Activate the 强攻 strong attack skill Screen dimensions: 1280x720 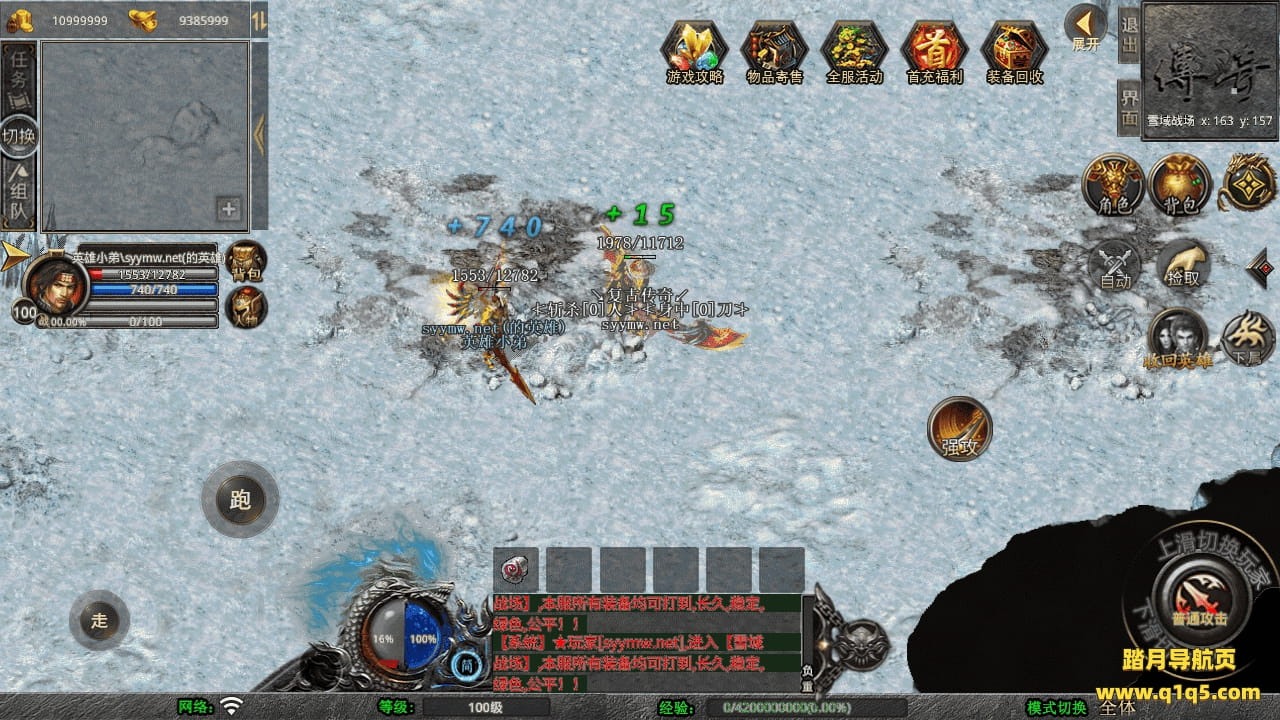tap(960, 428)
